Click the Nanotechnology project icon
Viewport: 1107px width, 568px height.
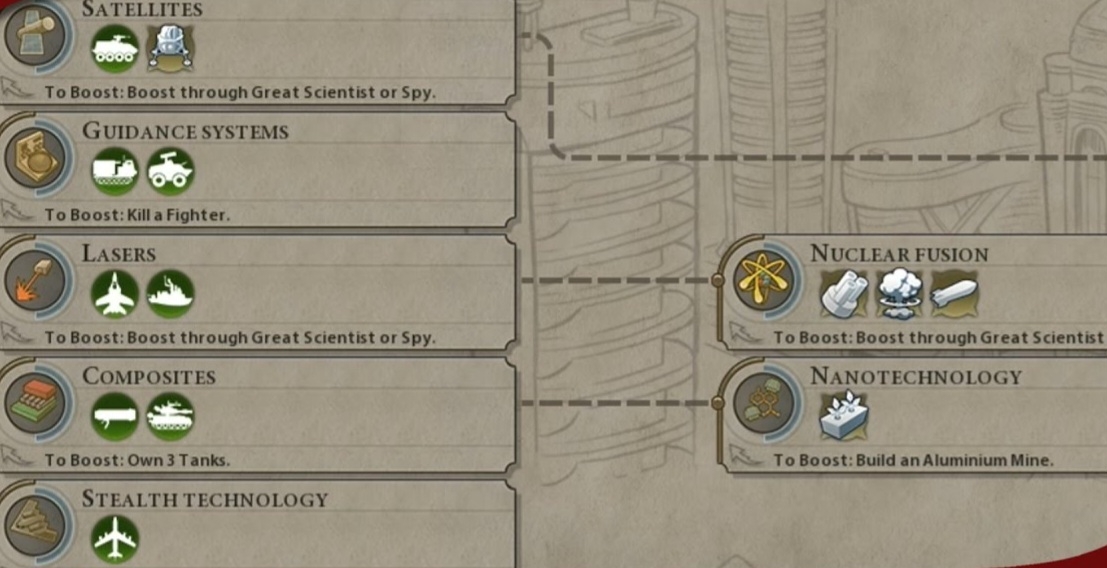[843, 417]
